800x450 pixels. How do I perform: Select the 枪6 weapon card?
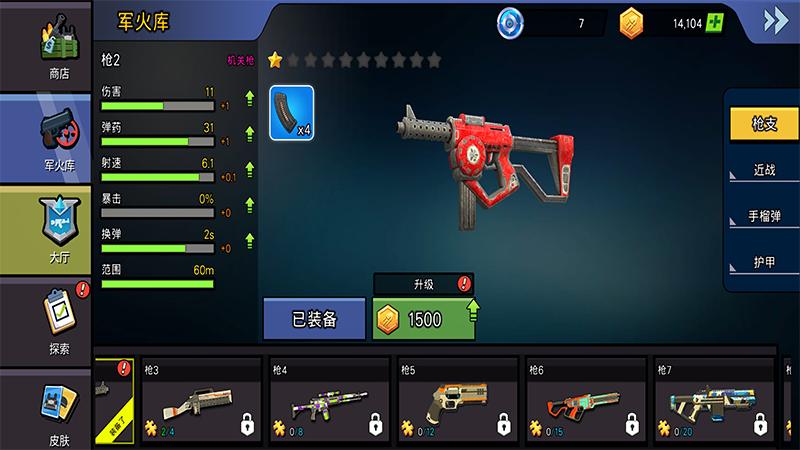[x=586, y=399]
